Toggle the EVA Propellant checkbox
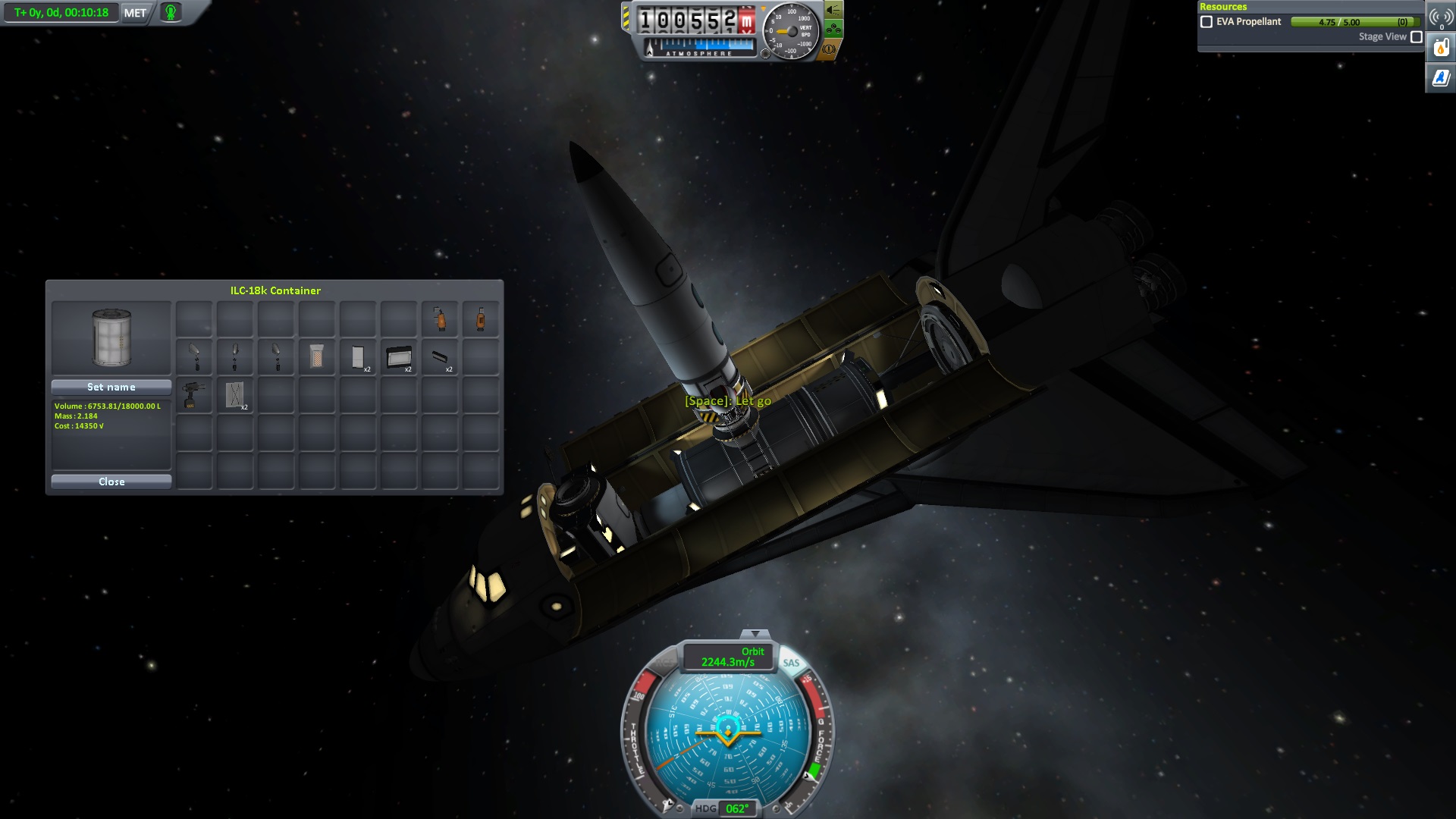 [x=1207, y=22]
